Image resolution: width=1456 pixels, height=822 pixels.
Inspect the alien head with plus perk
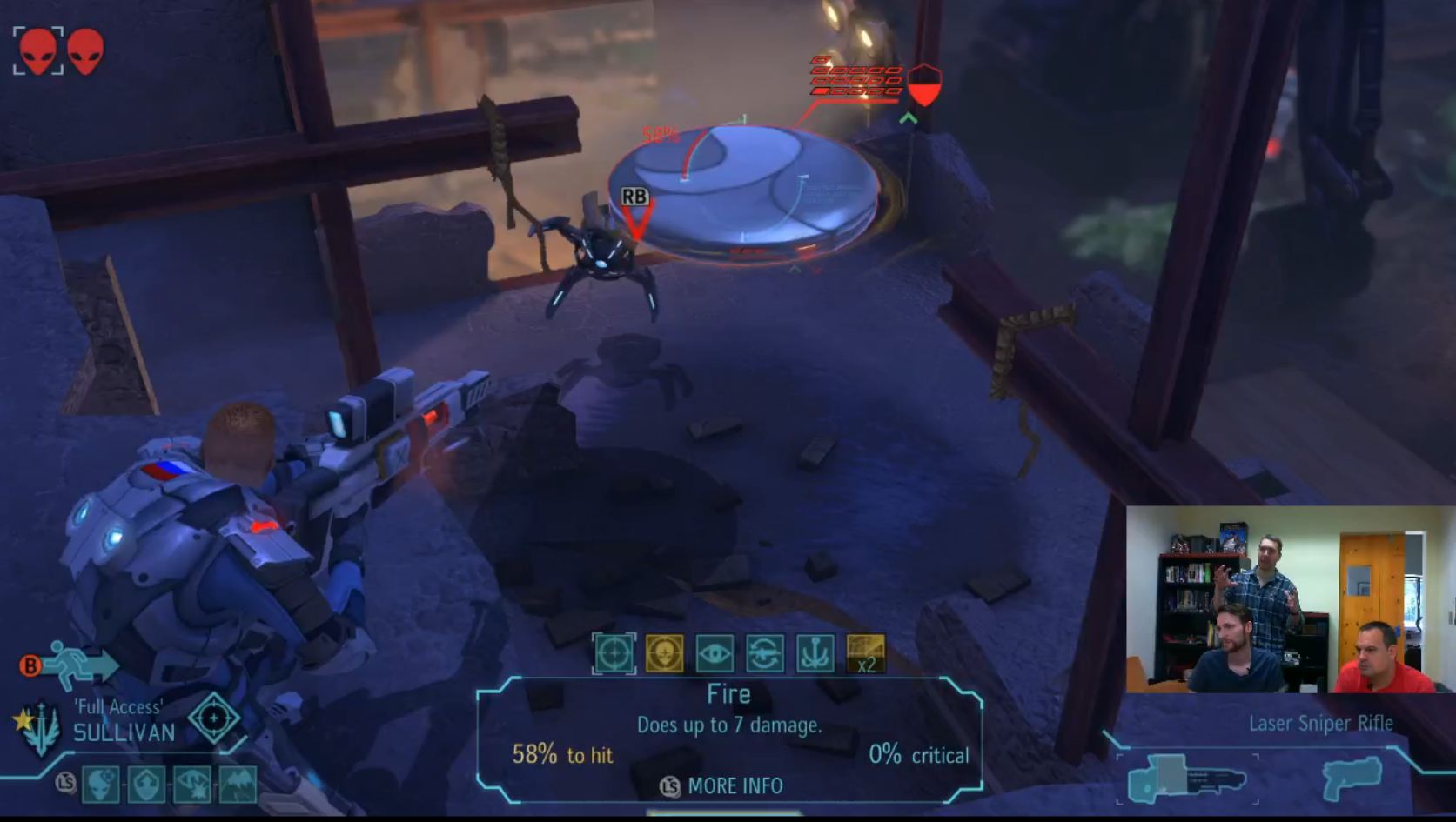[101, 785]
